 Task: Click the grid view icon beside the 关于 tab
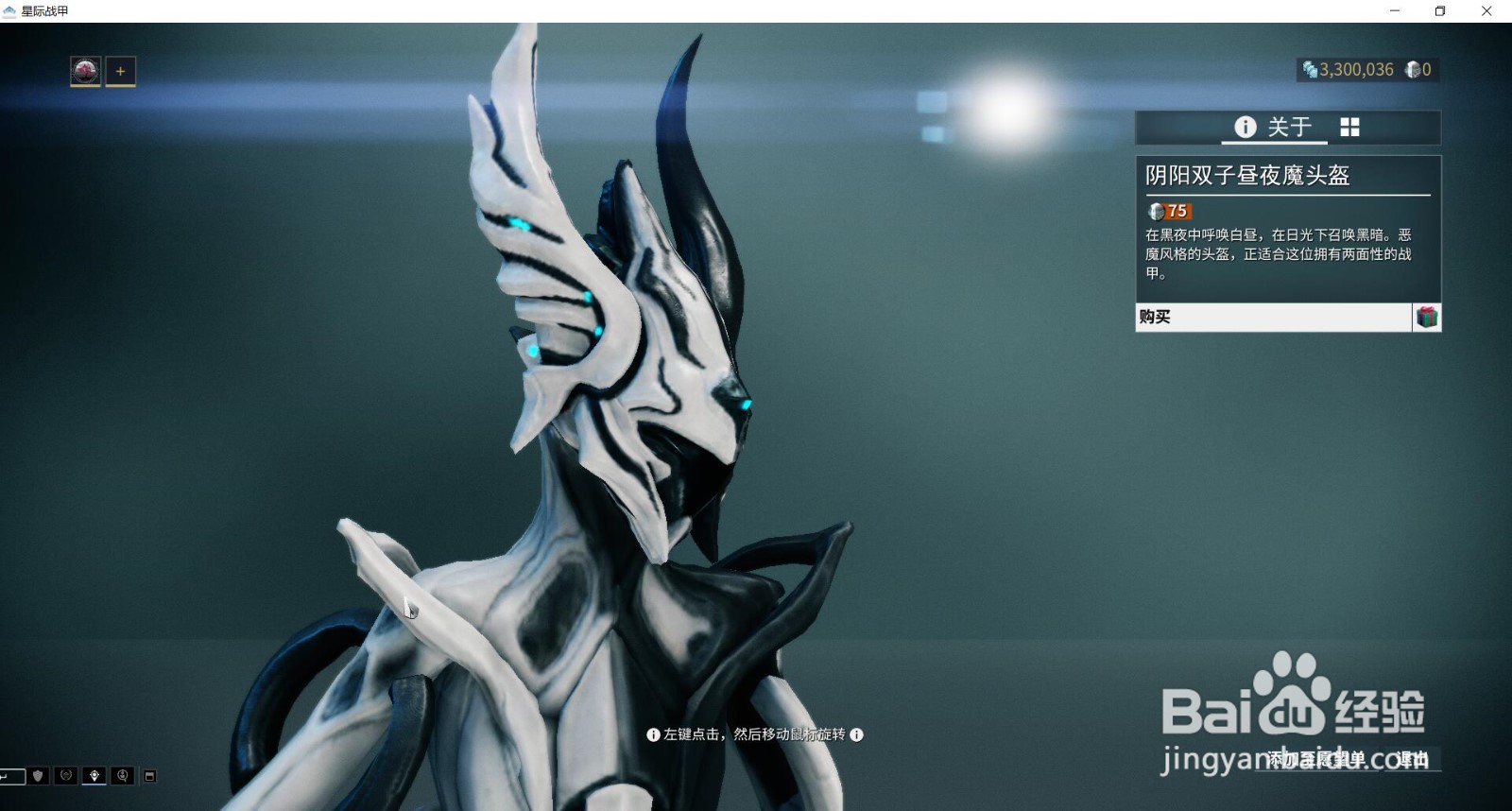(1349, 127)
